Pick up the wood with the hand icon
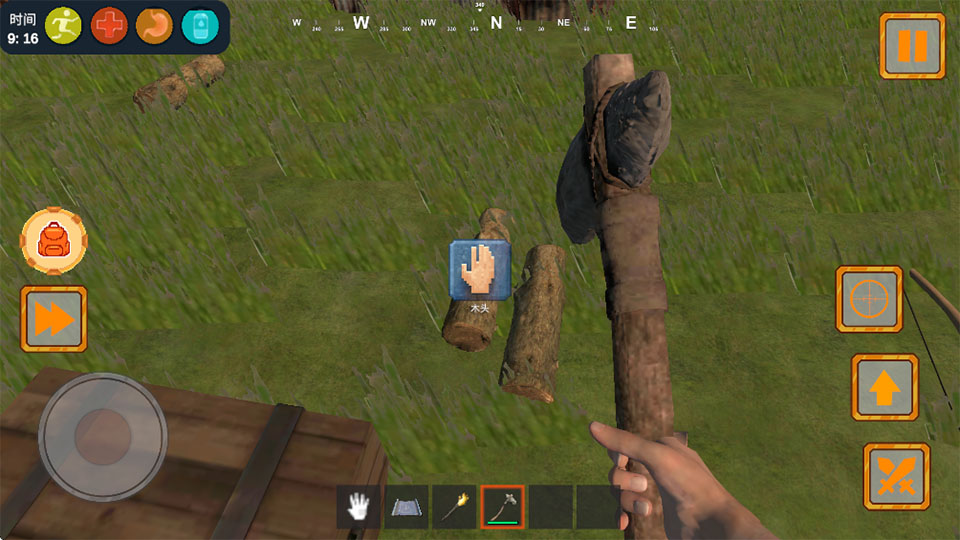The image size is (960, 540). (480, 270)
